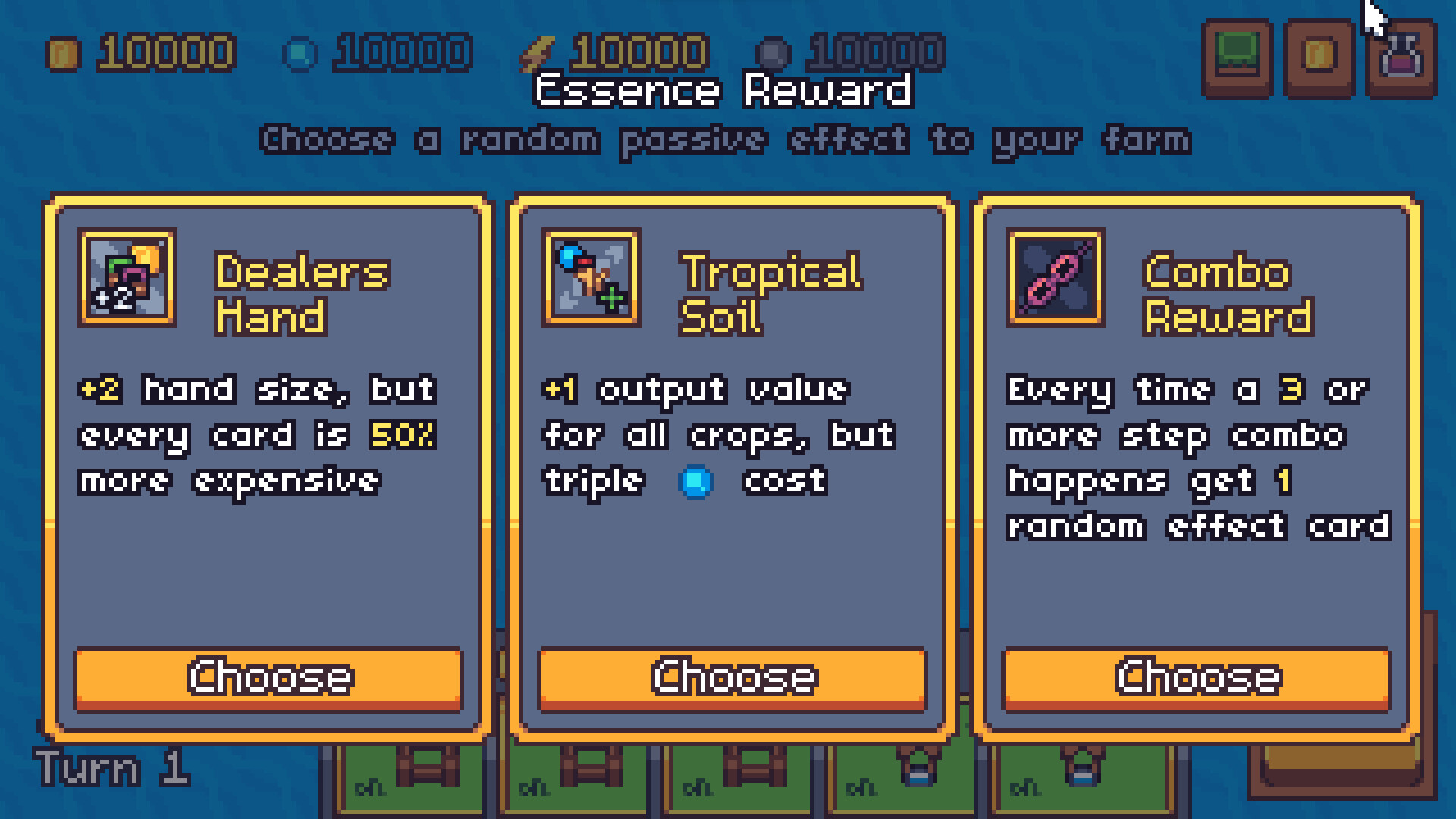Click the blue water cost icon in Tropical Soil text
This screenshot has height=819, width=1456.
[x=698, y=482]
